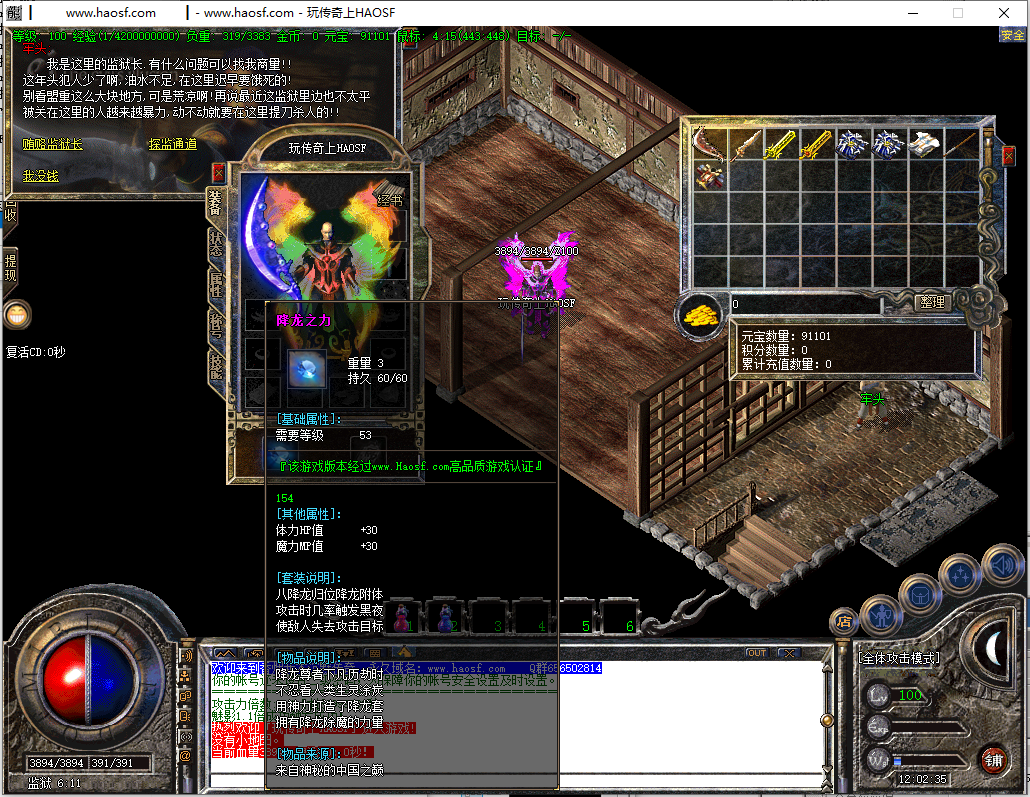Open the 提现 side tab
The width and height of the screenshot is (1030, 797).
10,268
